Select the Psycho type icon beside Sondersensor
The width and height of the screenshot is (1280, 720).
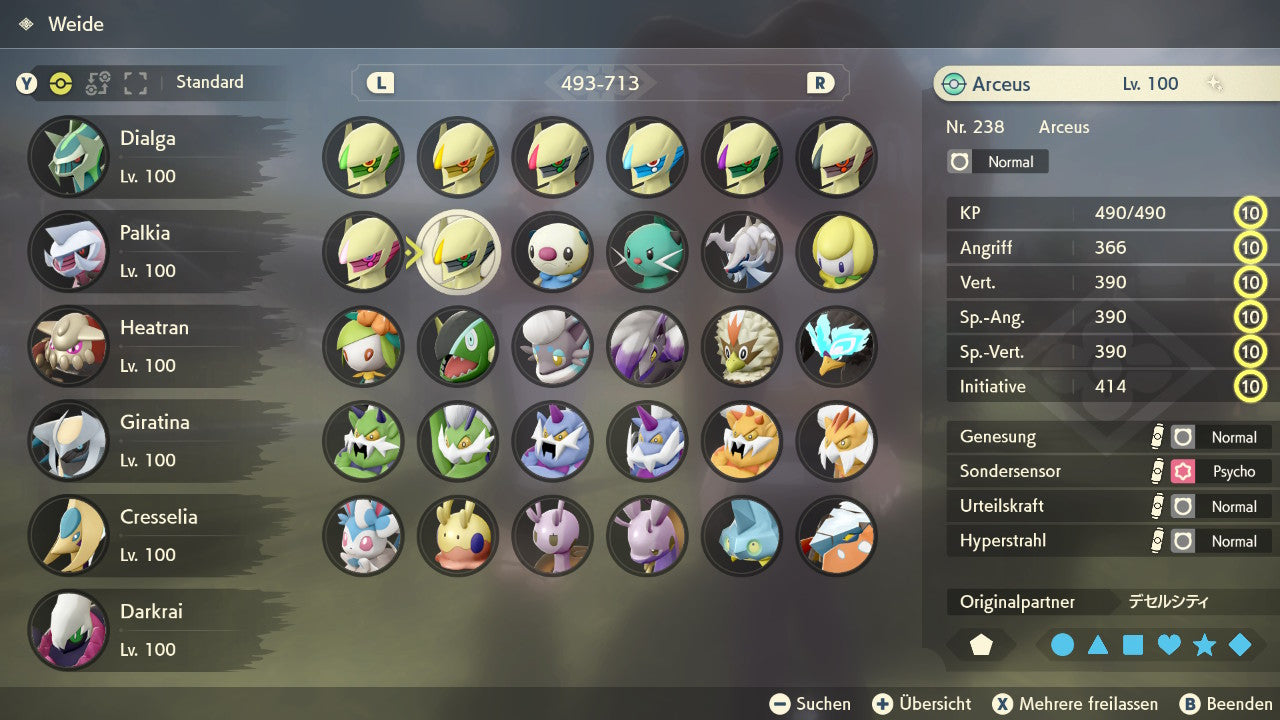(x=1182, y=471)
